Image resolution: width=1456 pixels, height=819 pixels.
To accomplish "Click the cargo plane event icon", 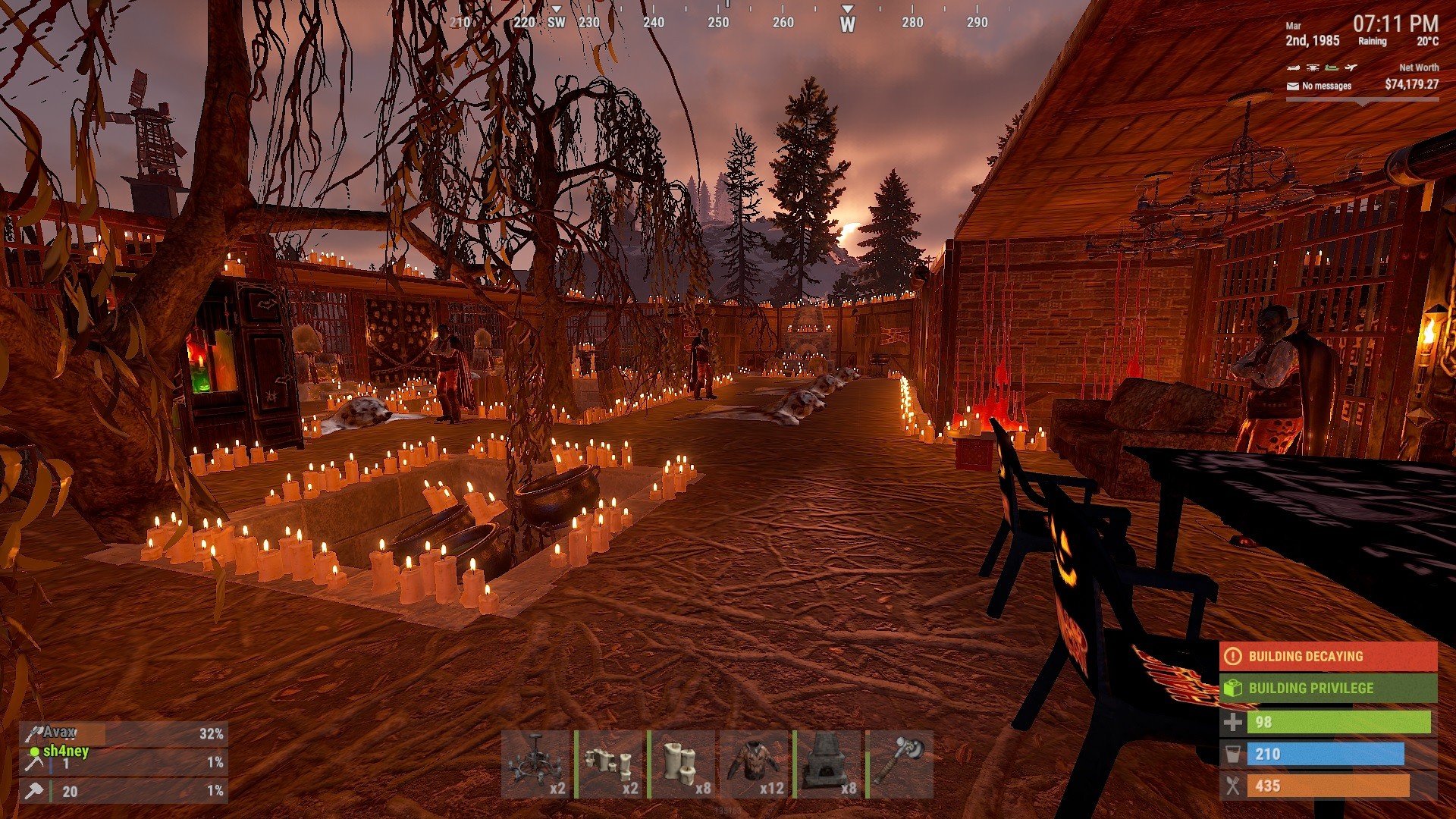I will coord(1351,67).
